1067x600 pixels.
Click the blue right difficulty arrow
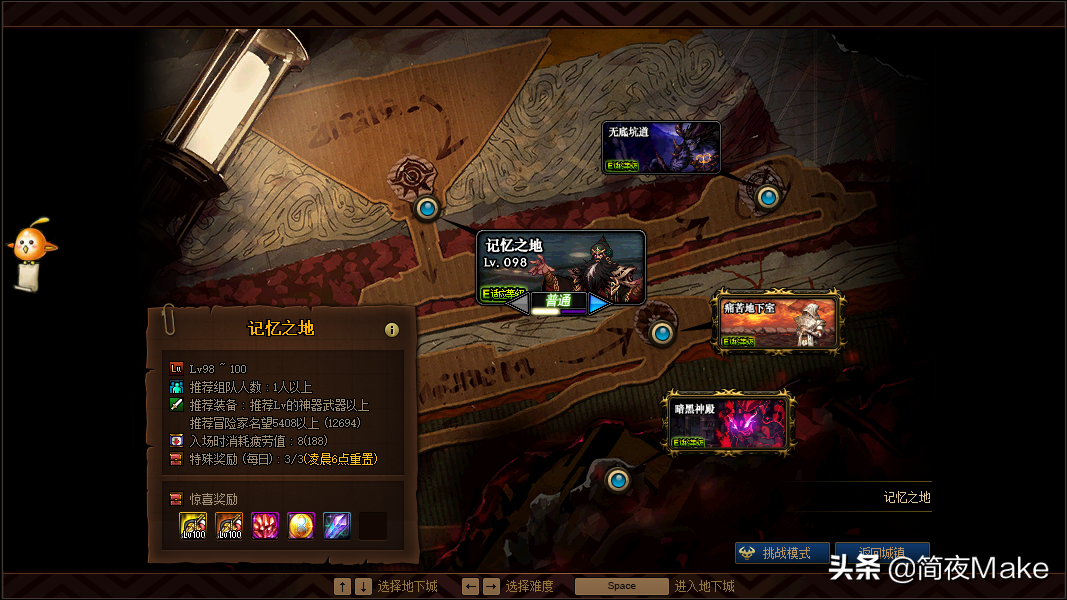coord(599,304)
